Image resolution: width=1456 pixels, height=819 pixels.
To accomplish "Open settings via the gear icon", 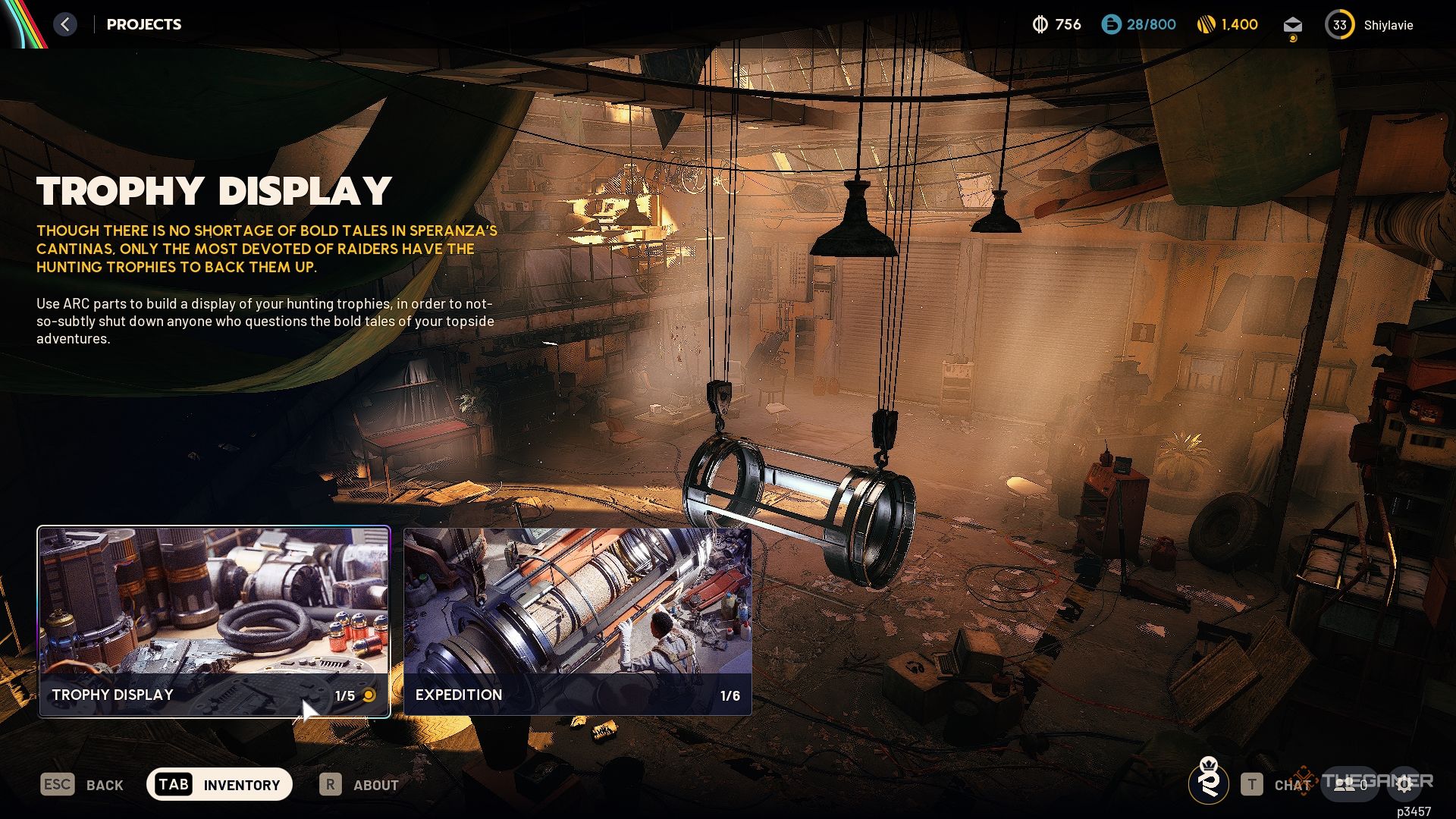I will pos(1404,785).
